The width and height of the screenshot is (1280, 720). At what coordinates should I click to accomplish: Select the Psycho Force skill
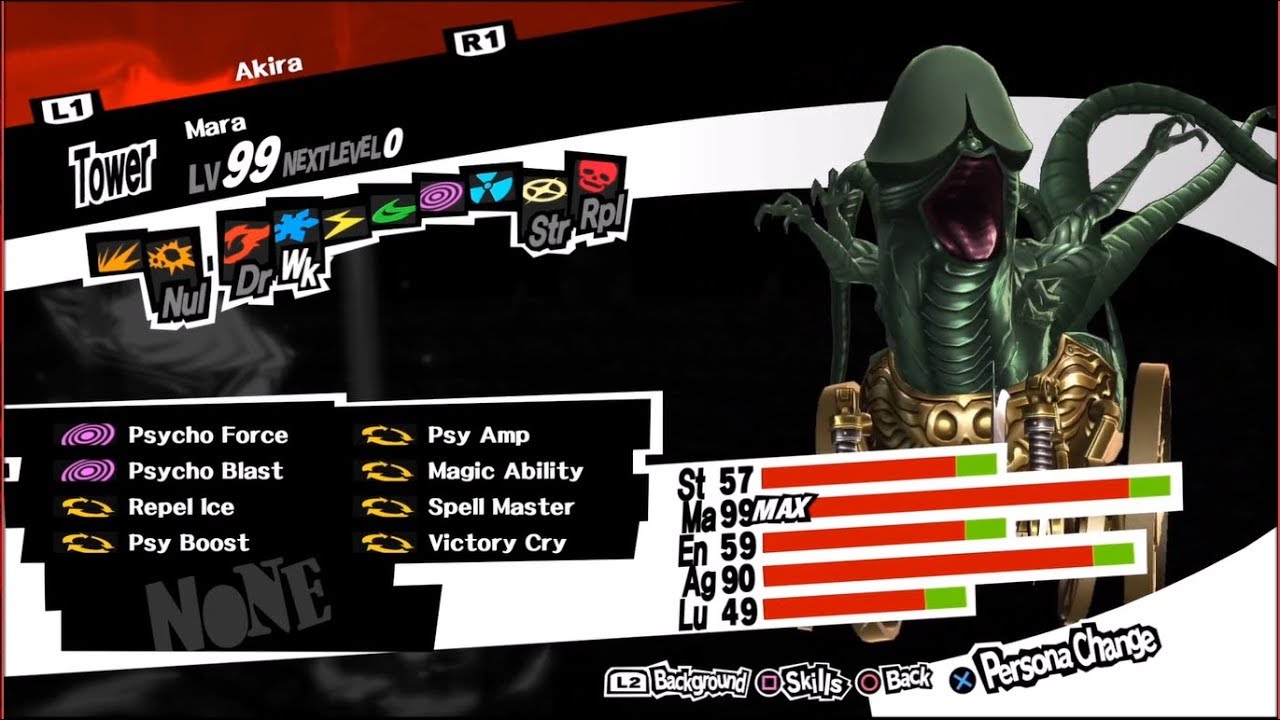(x=206, y=436)
